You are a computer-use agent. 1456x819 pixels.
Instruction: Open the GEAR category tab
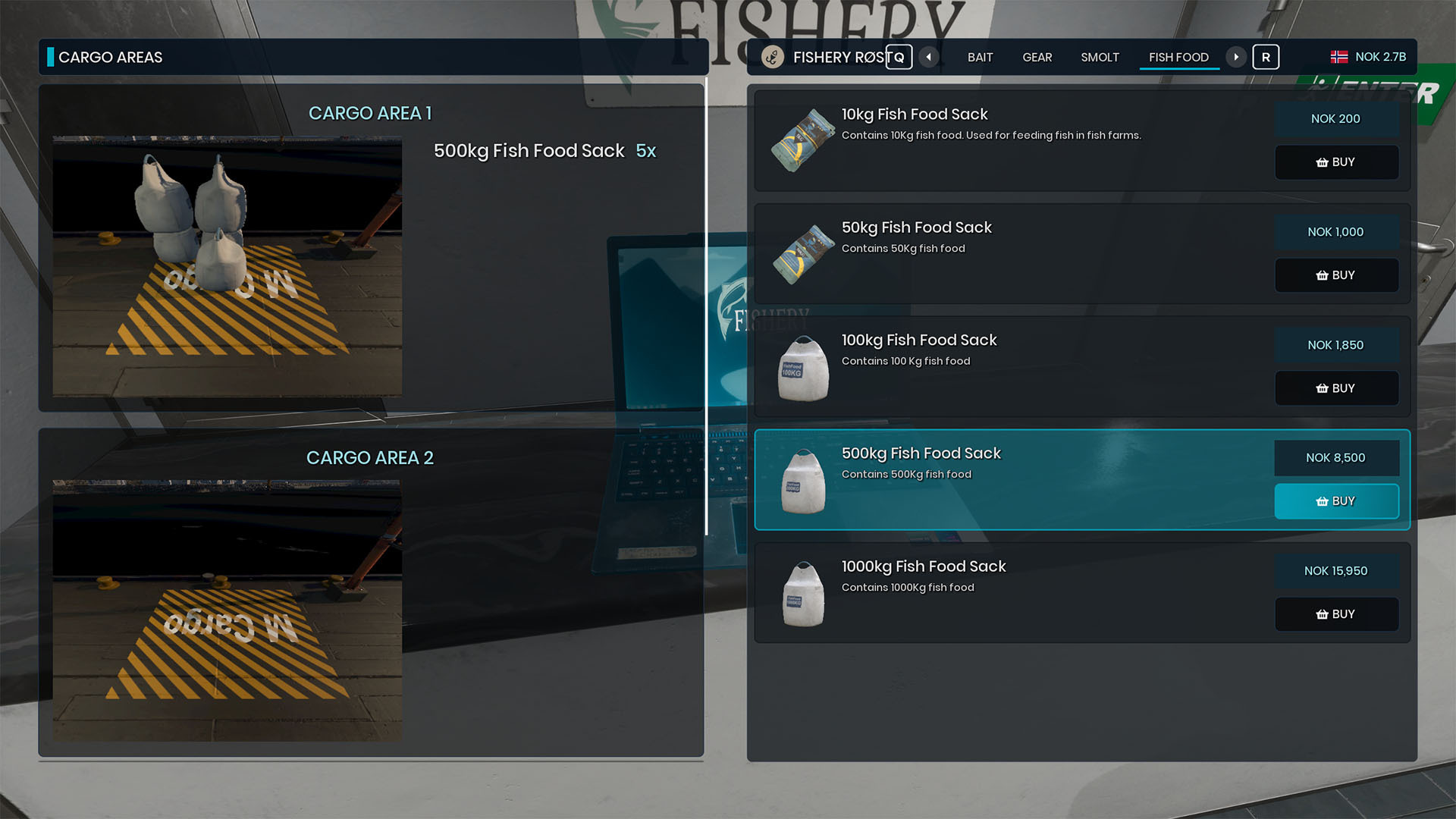pos(1037,58)
